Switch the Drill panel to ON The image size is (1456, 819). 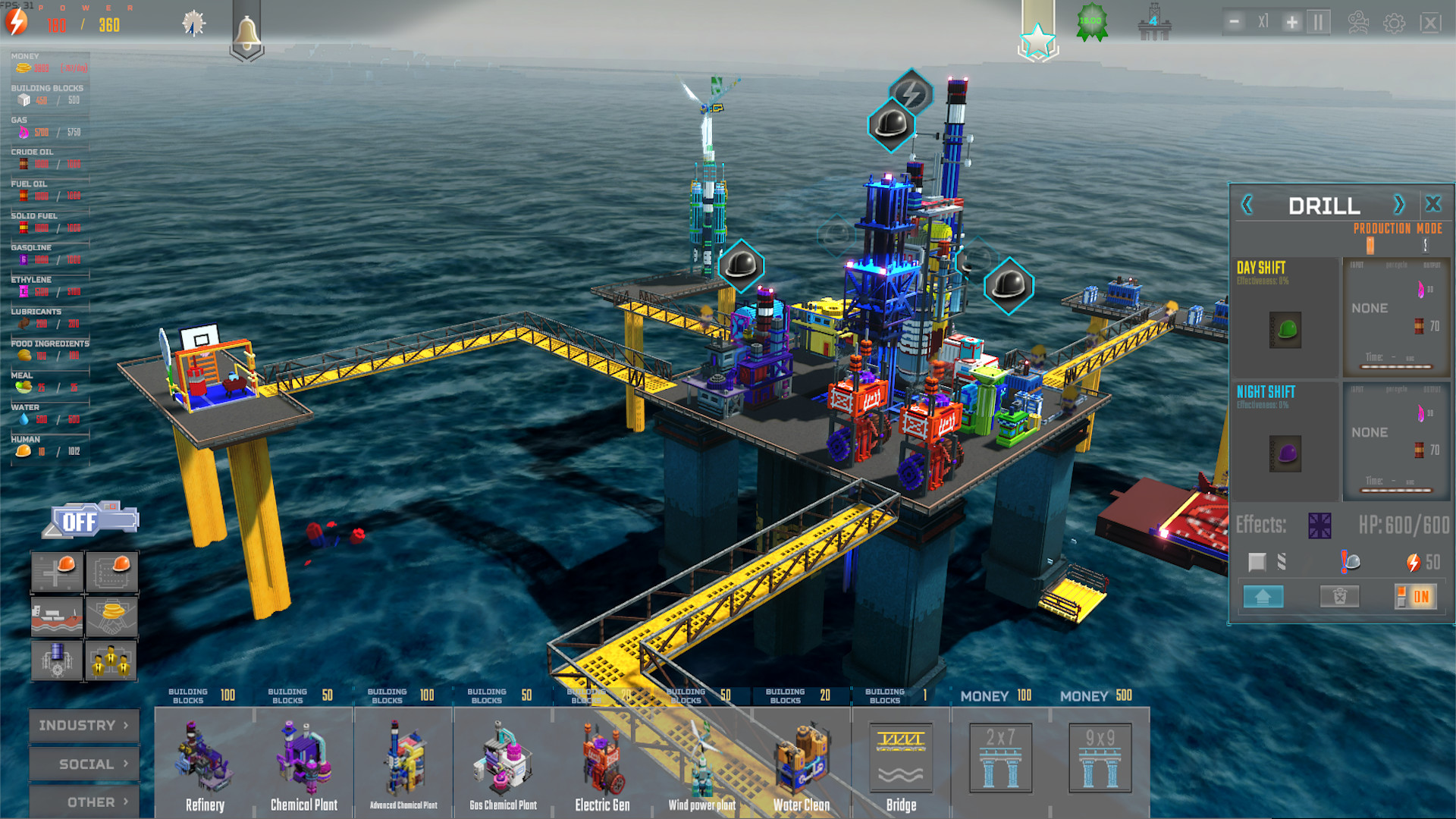(1417, 597)
